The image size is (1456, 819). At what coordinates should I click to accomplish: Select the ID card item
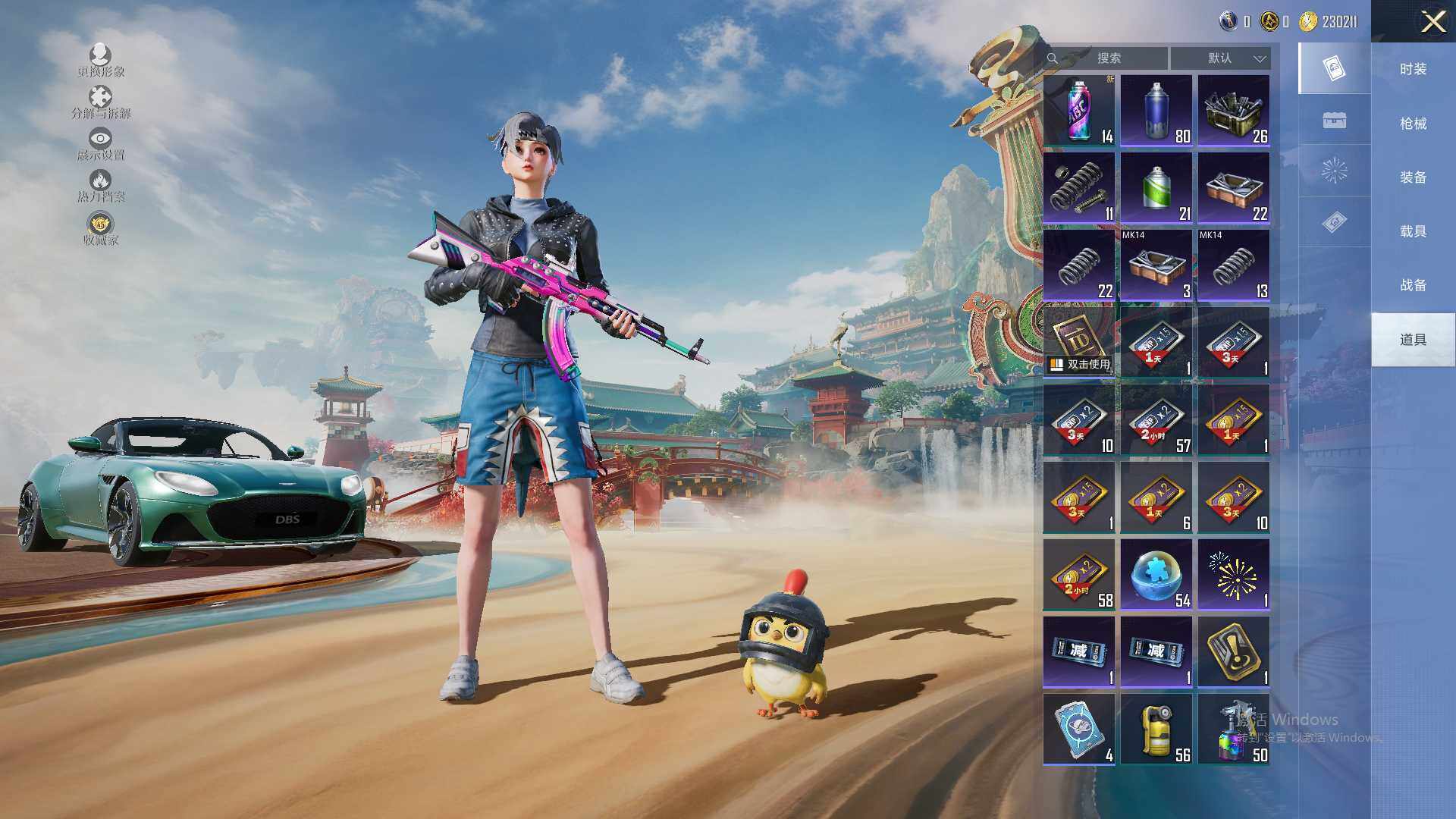coord(1079,342)
